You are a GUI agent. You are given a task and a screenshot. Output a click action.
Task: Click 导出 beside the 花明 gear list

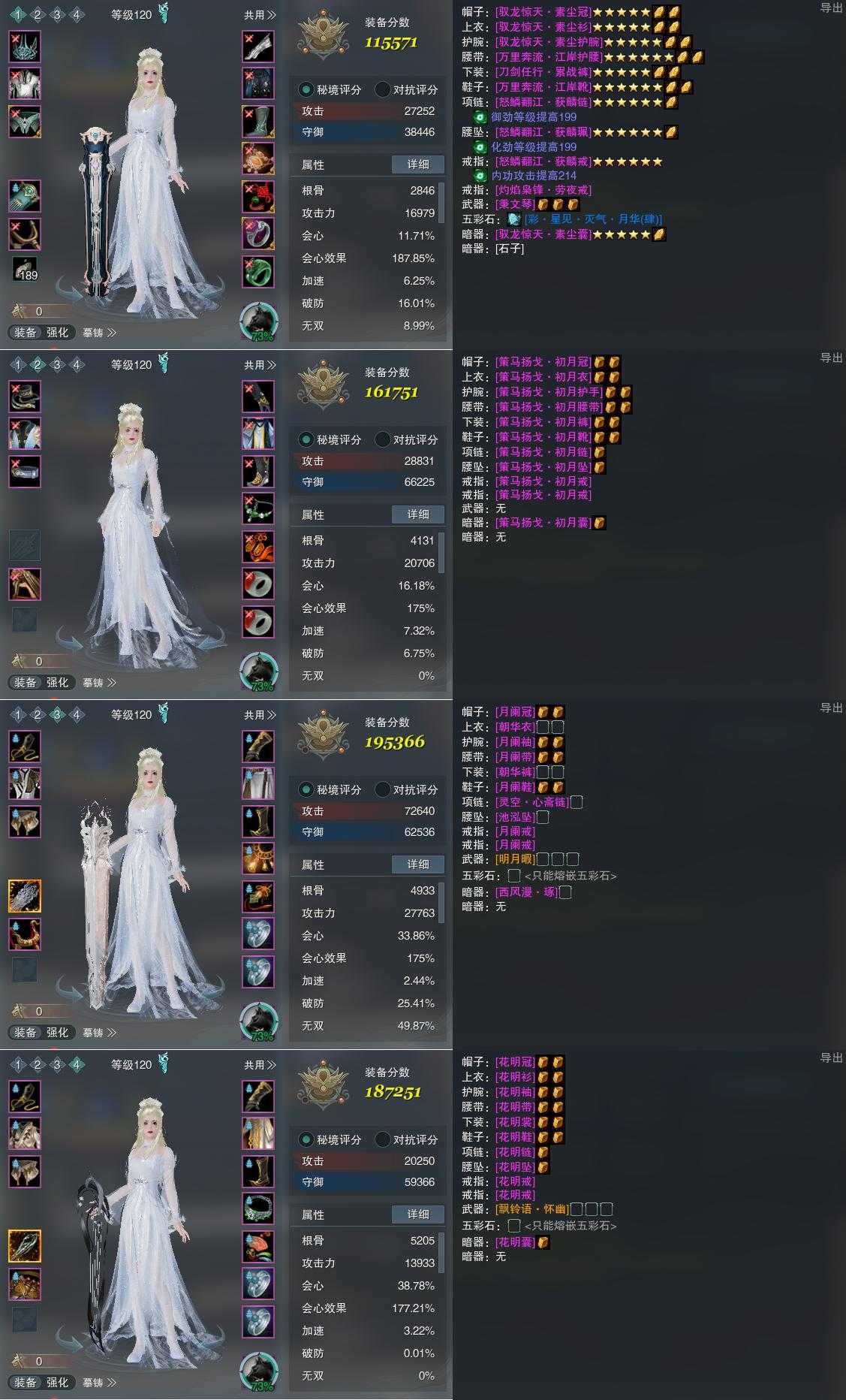(x=831, y=1058)
